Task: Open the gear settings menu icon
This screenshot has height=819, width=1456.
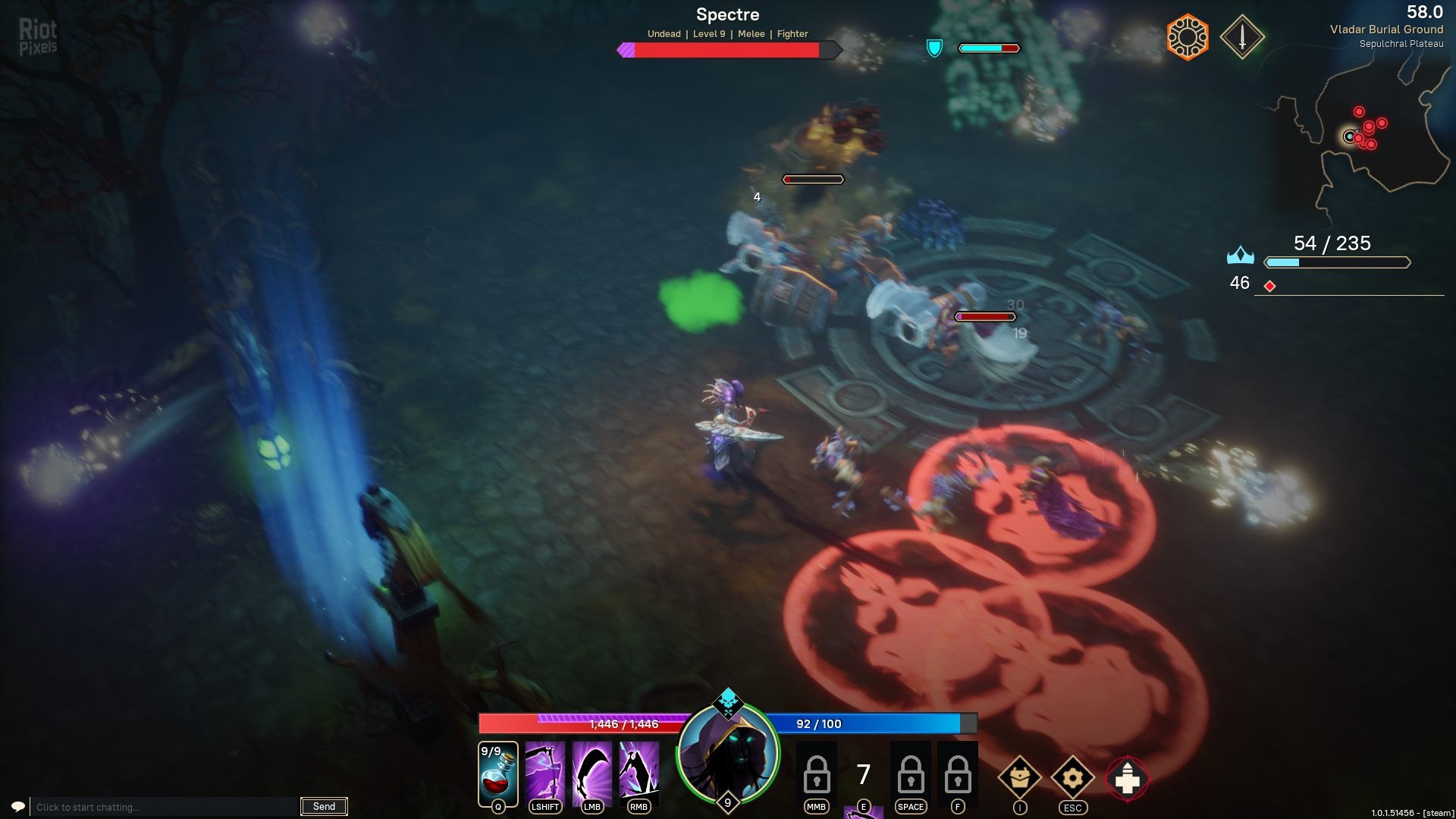Action: [1072, 777]
